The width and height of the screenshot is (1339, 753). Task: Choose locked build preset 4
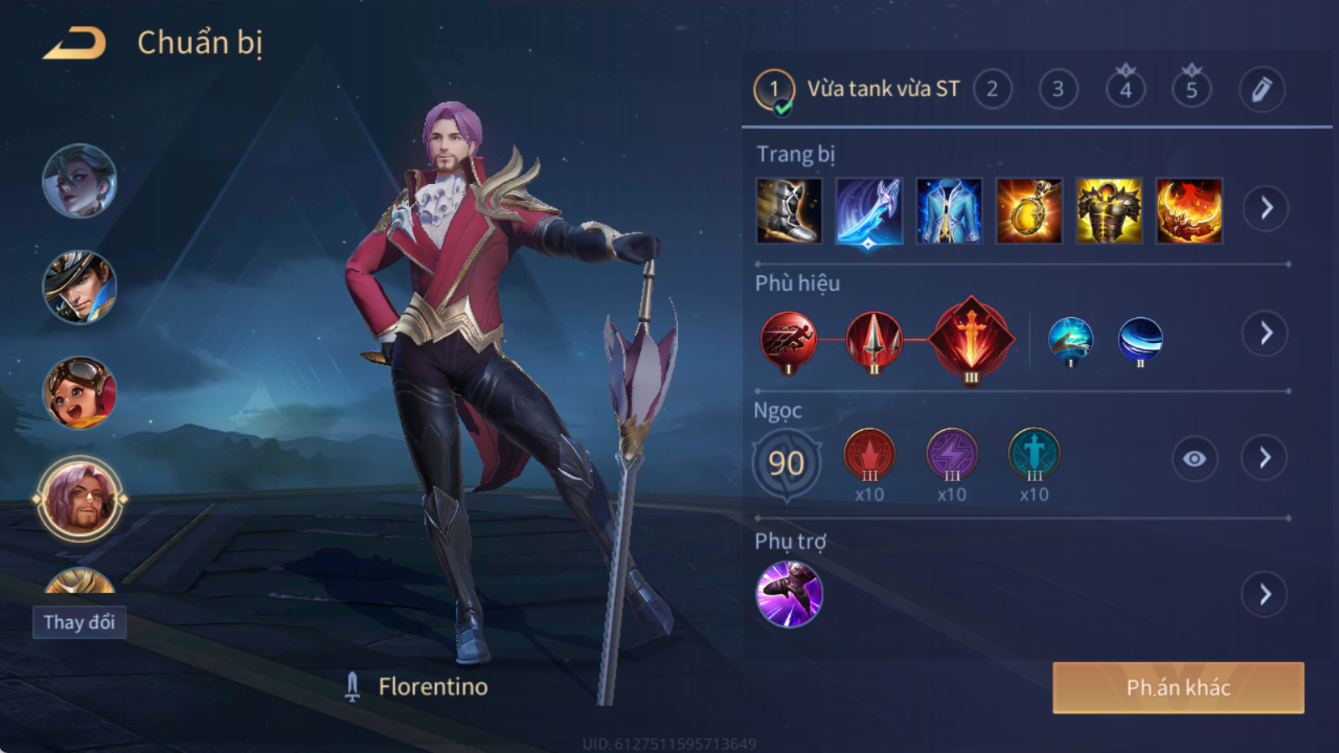click(x=1126, y=90)
